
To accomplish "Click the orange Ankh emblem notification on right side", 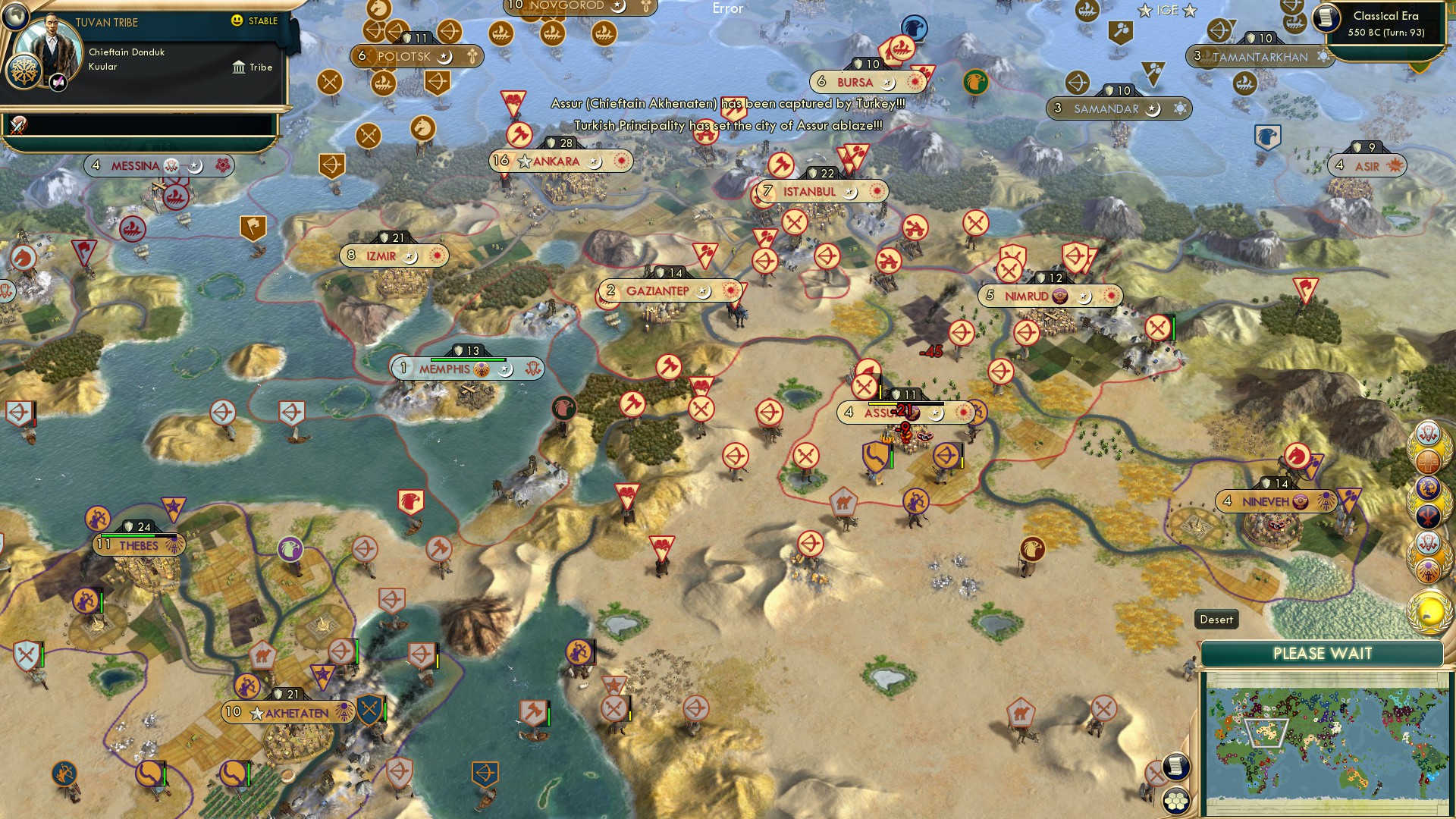I will [x=1429, y=570].
